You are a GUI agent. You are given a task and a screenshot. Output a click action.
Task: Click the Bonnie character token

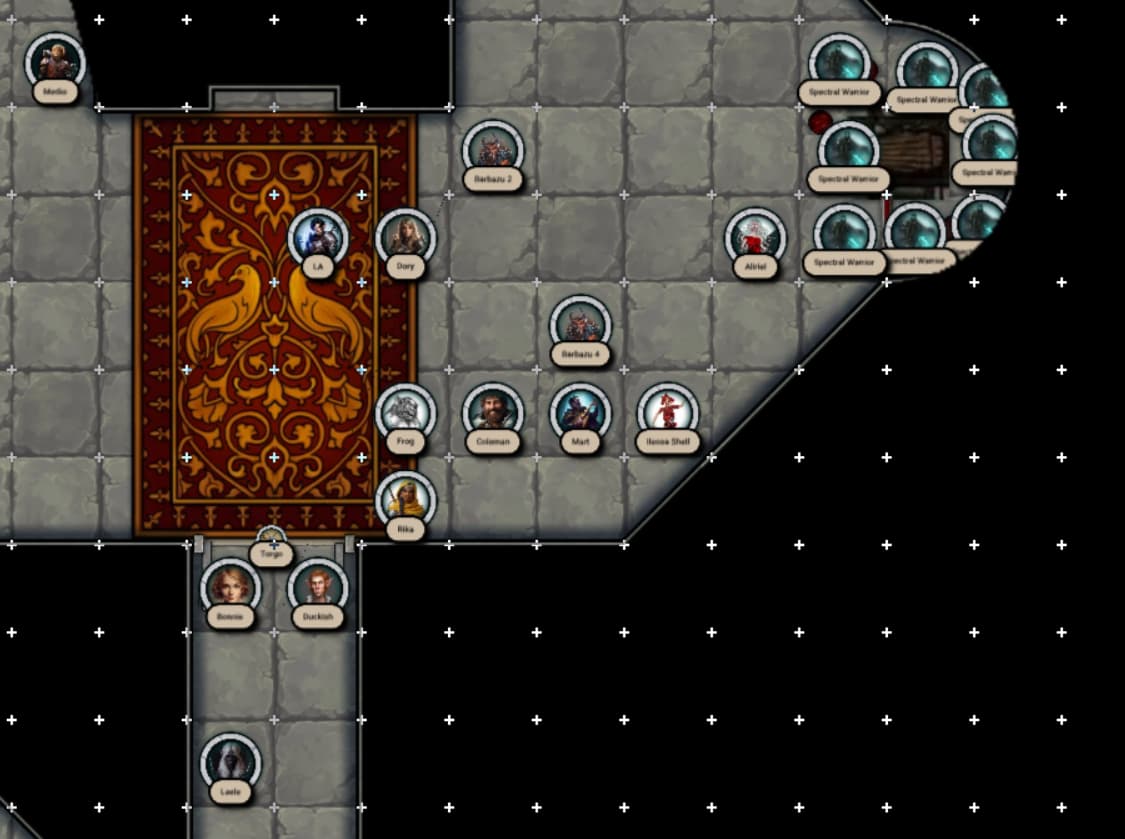point(230,589)
